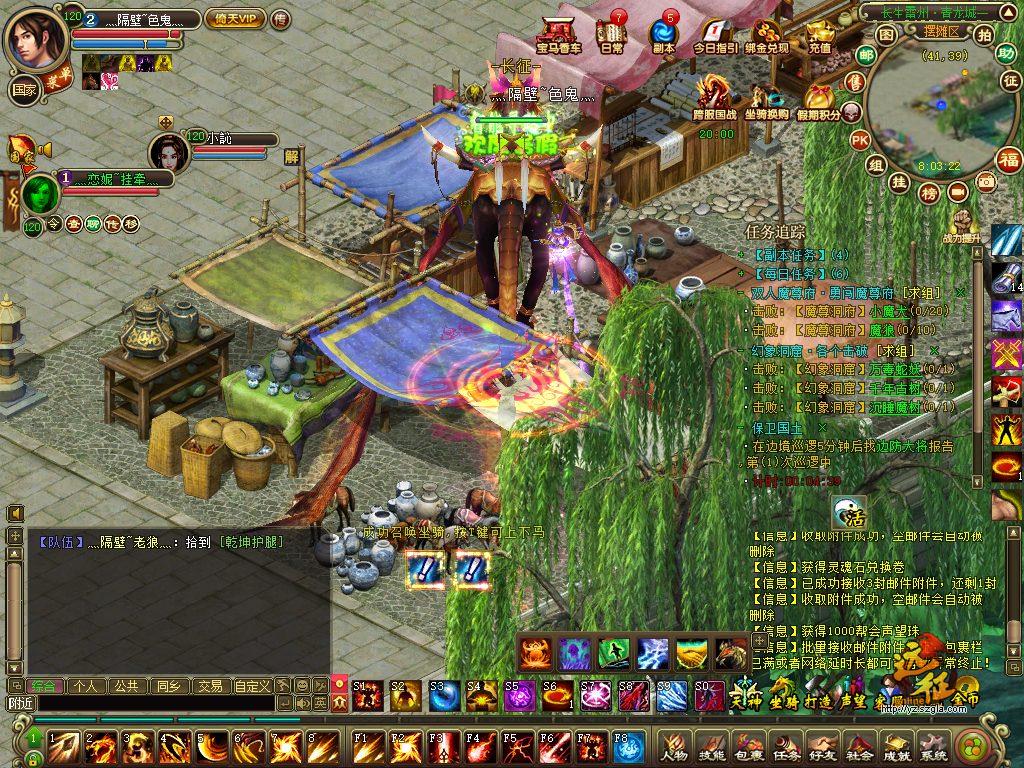The height and width of the screenshot is (768, 1024).
Task: Open the 充值 recharge icon
Action: pyautogui.click(x=820, y=37)
